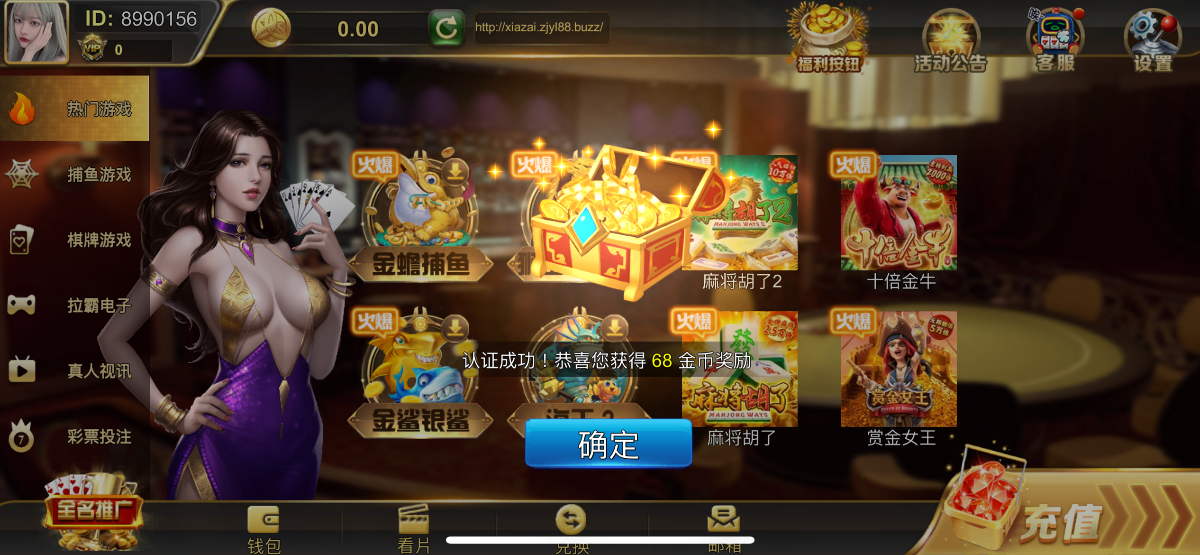Open the 钱包 wallet

tap(264, 529)
